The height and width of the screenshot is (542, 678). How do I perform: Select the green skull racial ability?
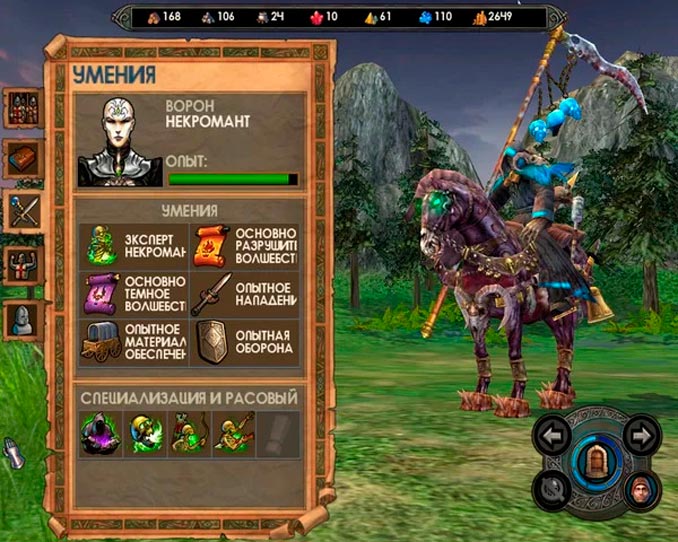point(143,433)
